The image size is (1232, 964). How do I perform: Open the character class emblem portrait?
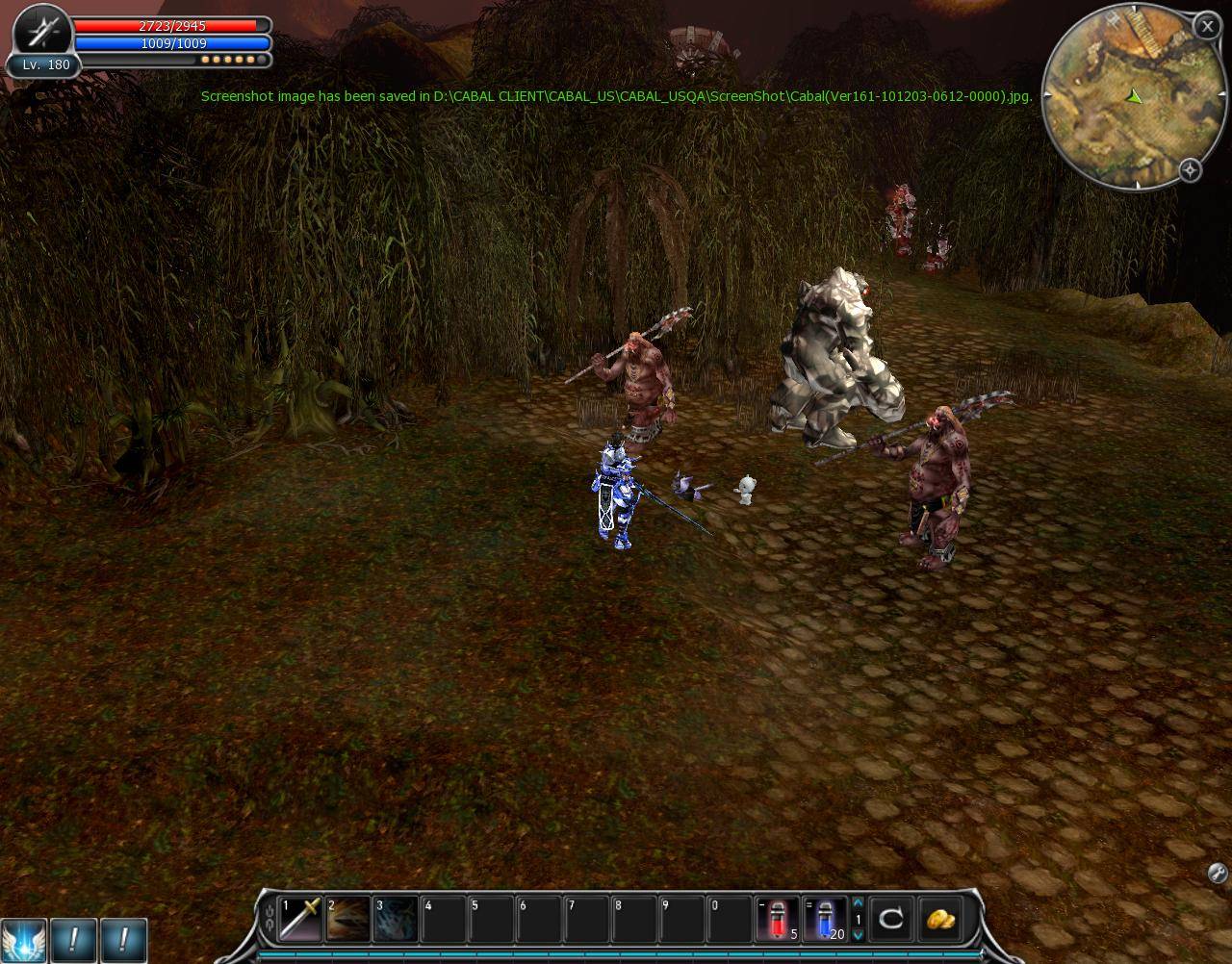click(x=42, y=33)
